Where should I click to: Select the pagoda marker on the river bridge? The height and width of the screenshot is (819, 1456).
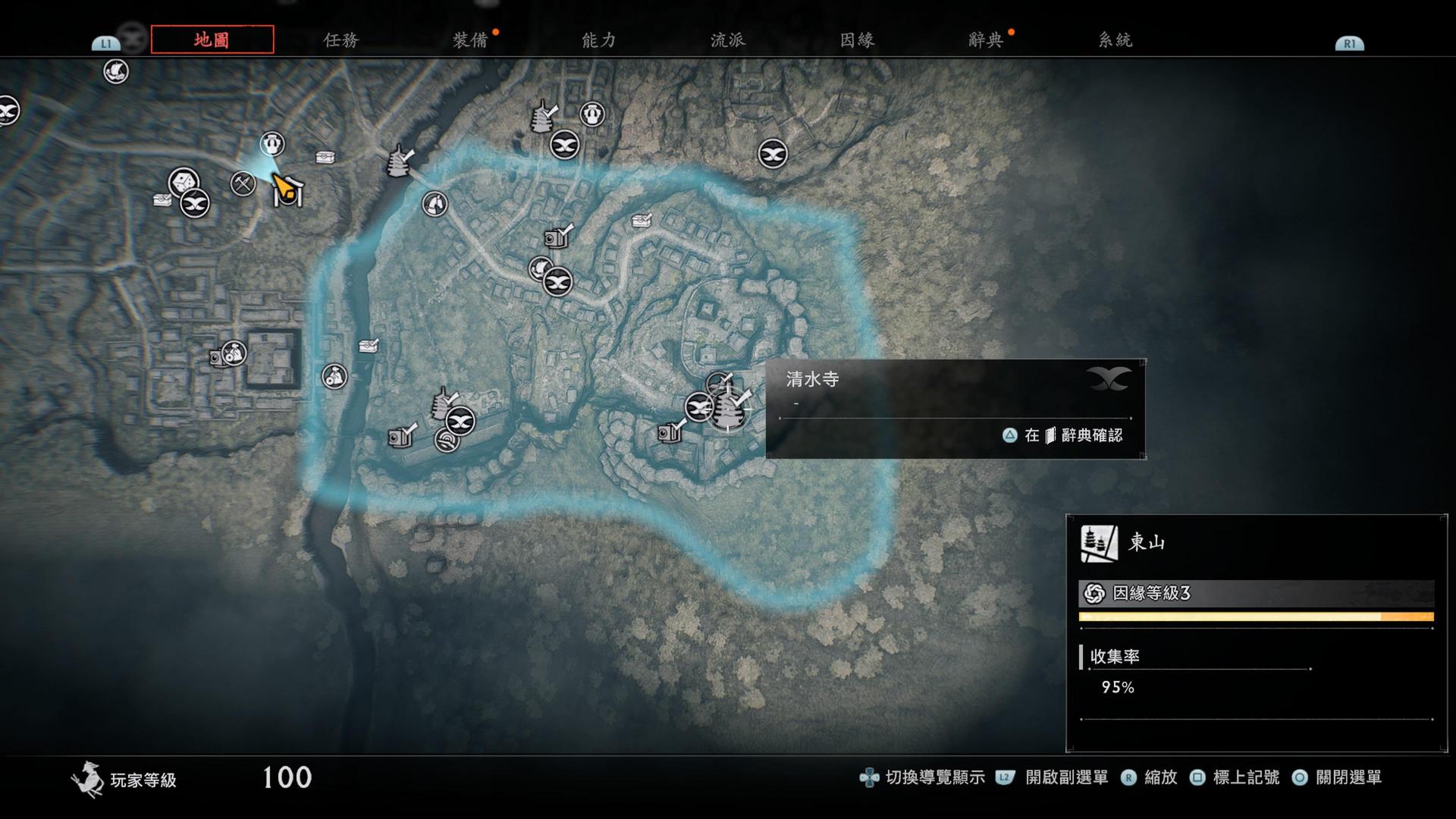[x=398, y=162]
